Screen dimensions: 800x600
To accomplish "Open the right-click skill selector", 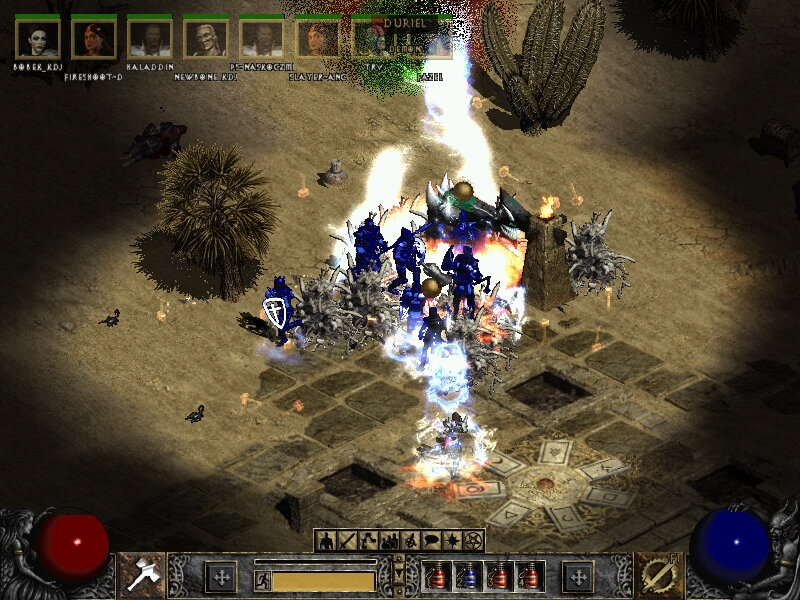I will click(x=658, y=574).
